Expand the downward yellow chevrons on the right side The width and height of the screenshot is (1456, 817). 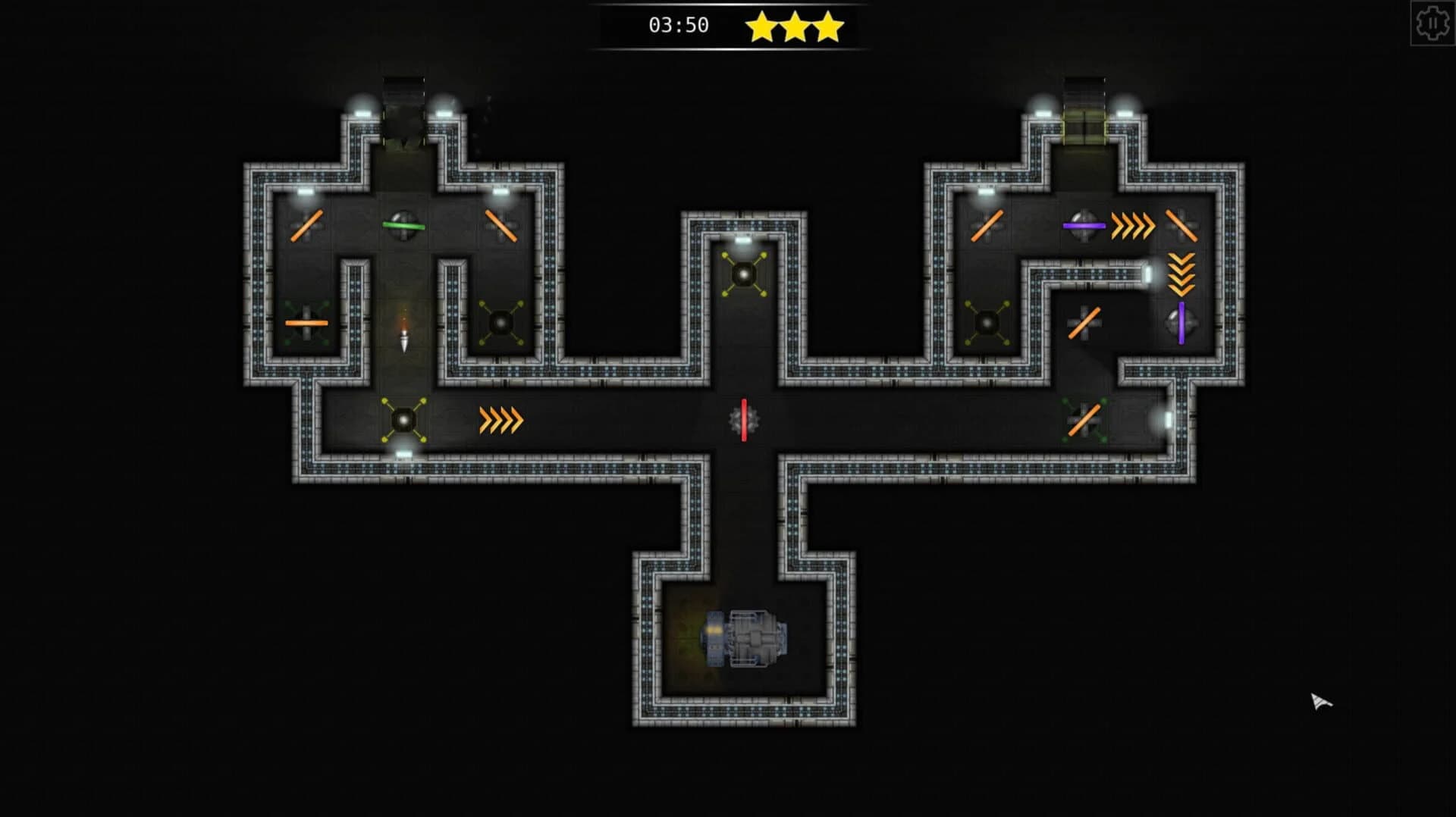pyautogui.click(x=1181, y=274)
